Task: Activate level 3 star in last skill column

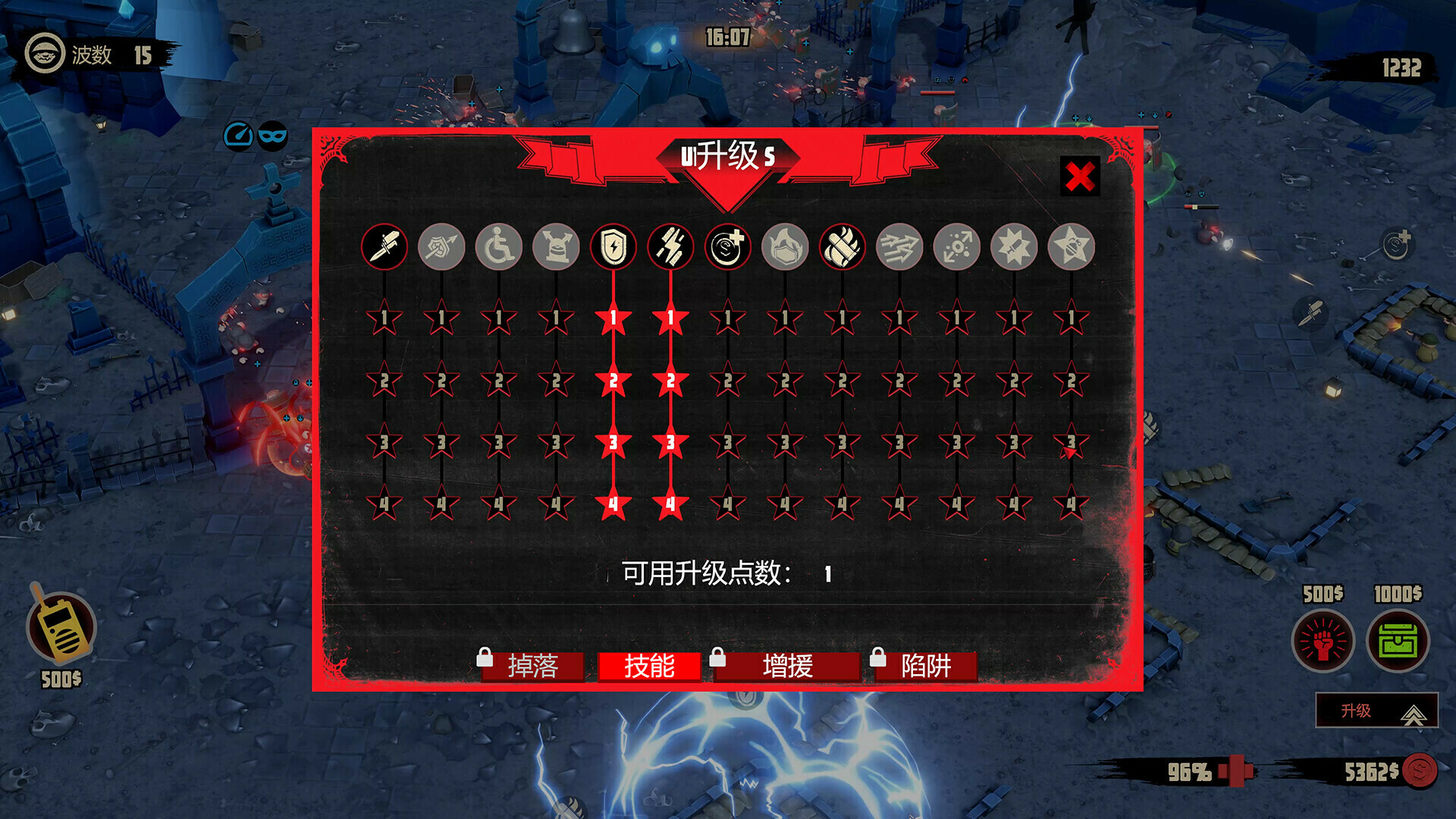Action: [1069, 446]
